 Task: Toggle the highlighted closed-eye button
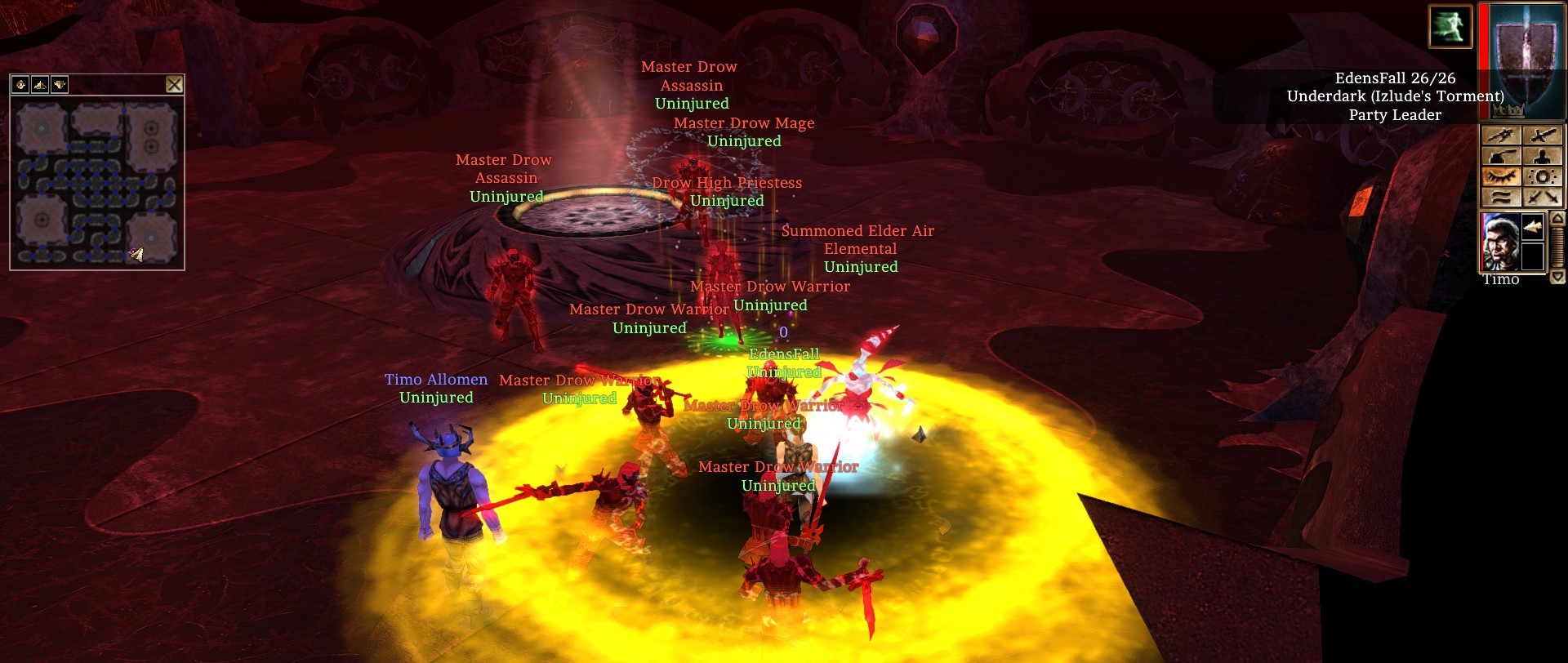pyautogui.click(x=1501, y=176)
